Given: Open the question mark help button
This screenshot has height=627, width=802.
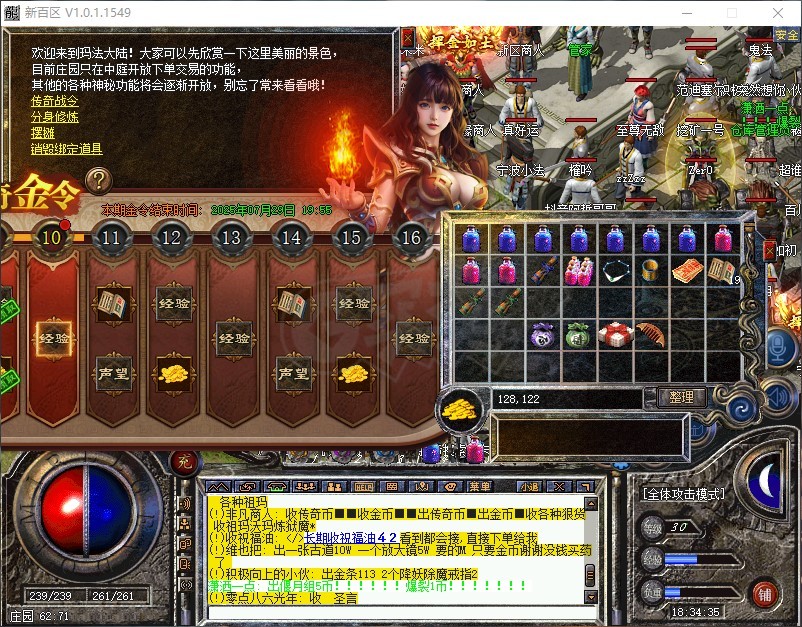Looking at the screenshot, I should coord(98,180).
